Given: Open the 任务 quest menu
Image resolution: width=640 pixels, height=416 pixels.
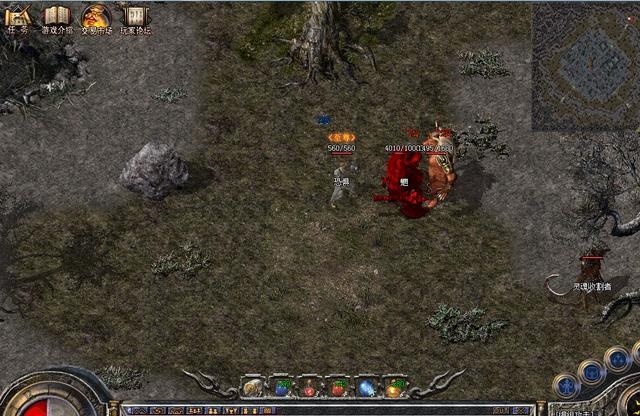Looking at the screenshot, I should tap(18, 17).
